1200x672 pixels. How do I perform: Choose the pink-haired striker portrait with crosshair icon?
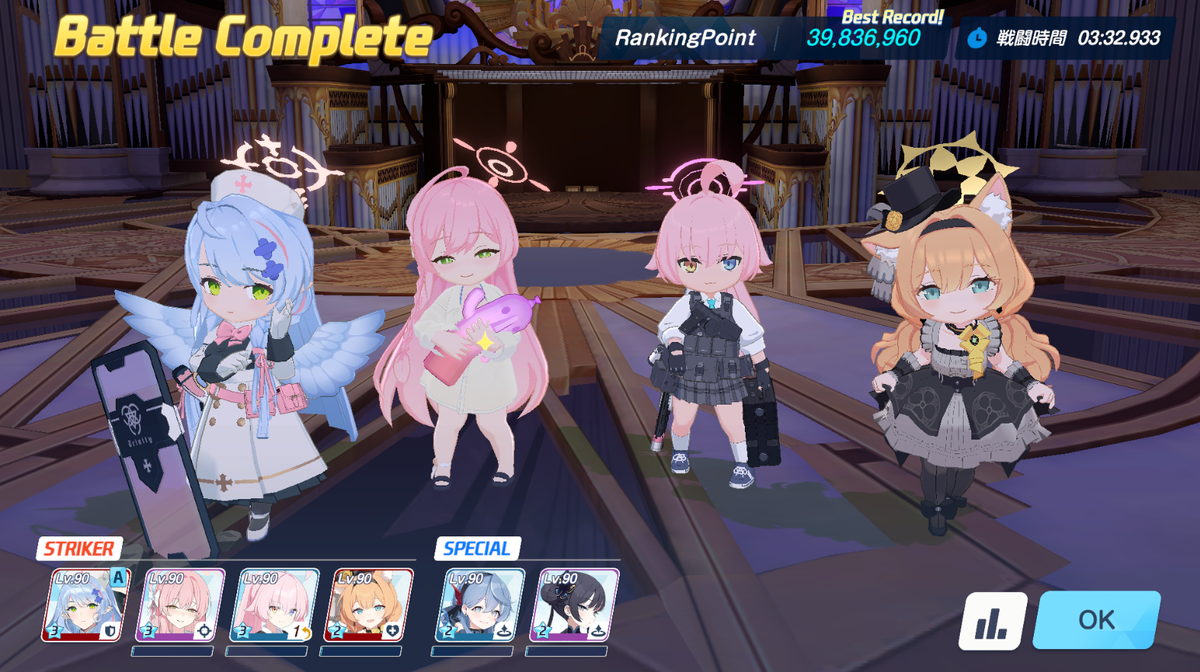180,605
